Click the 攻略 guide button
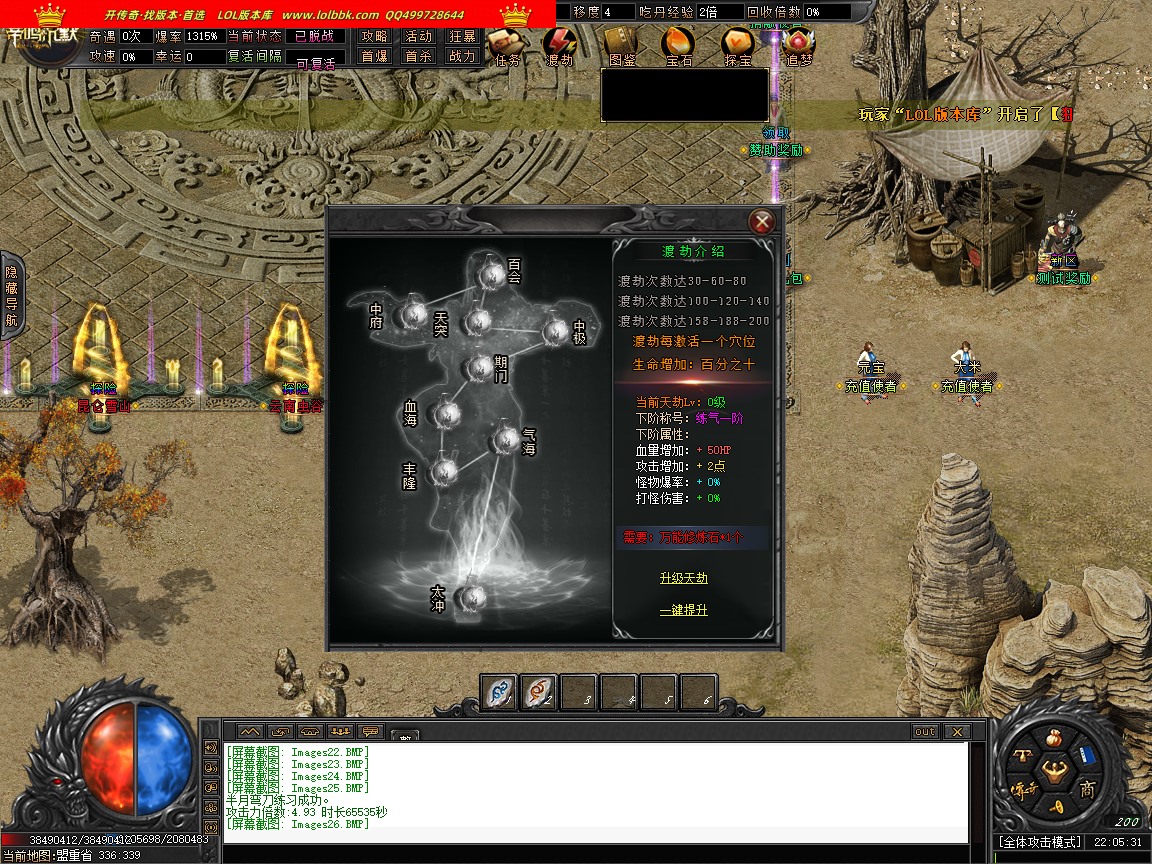The height and width of the screenshot is (864, 1152). point(375,36)
